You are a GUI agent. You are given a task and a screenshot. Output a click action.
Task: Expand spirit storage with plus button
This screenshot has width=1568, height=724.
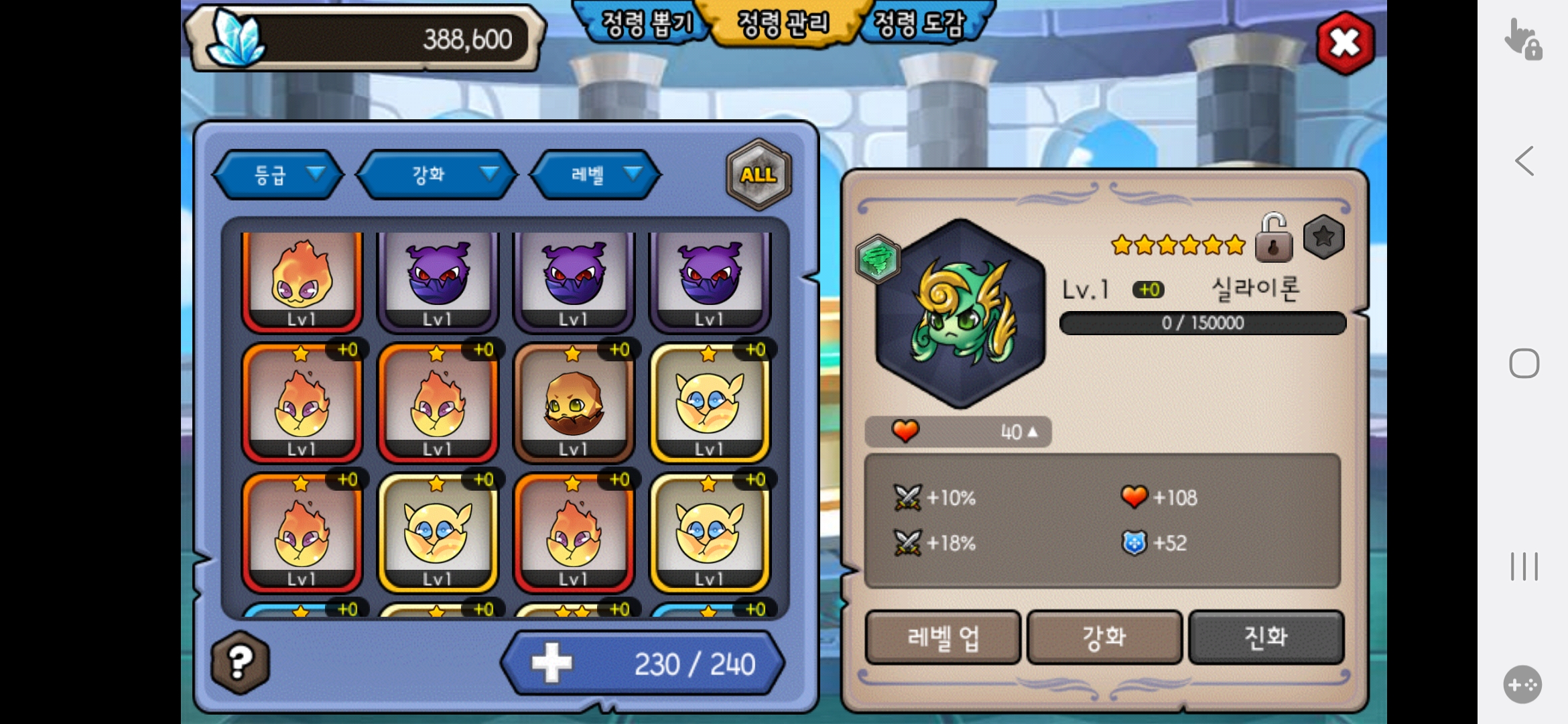coord(552,663)
